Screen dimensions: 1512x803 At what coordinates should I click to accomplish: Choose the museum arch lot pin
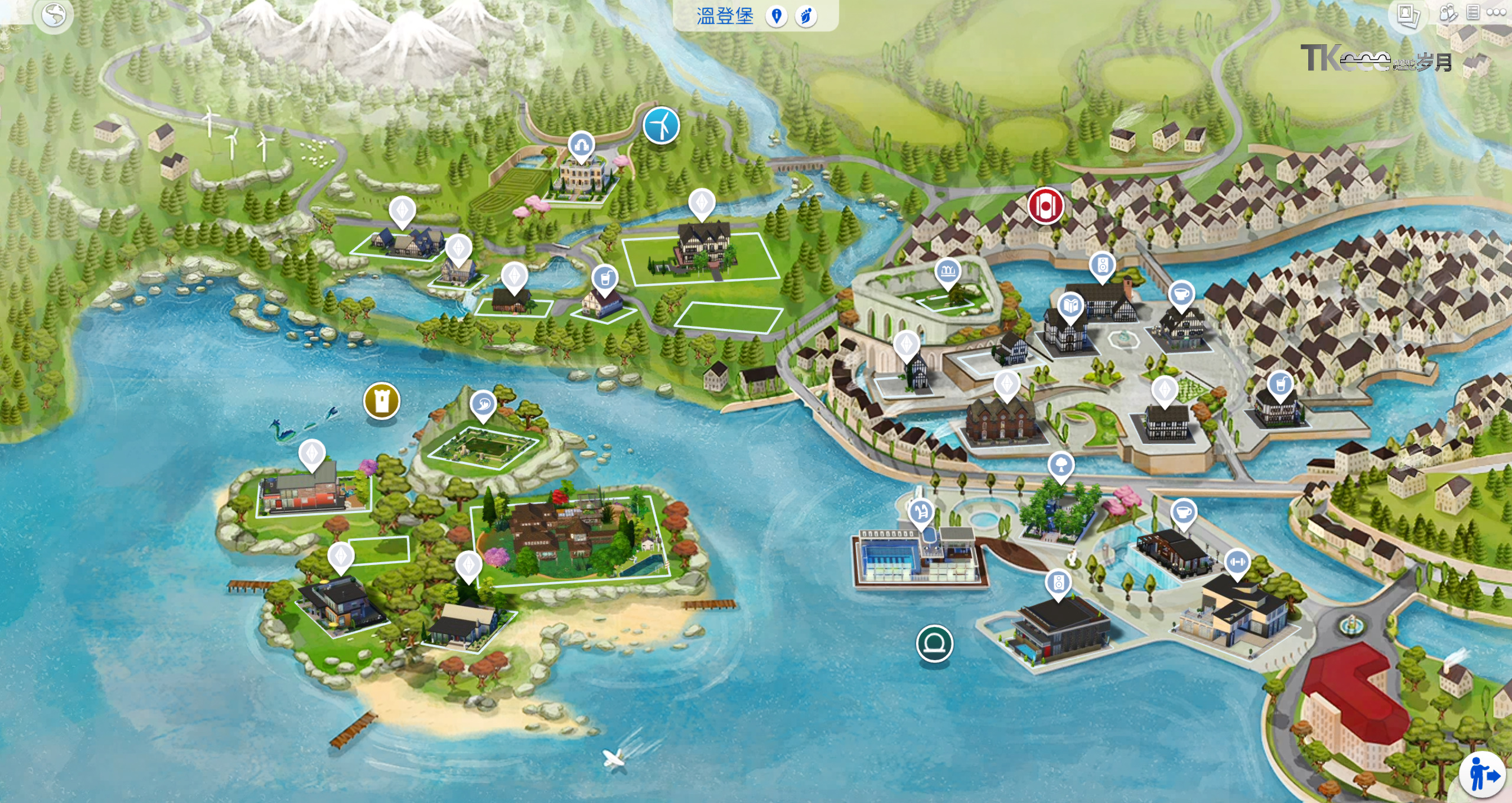(x=581, y=145)
